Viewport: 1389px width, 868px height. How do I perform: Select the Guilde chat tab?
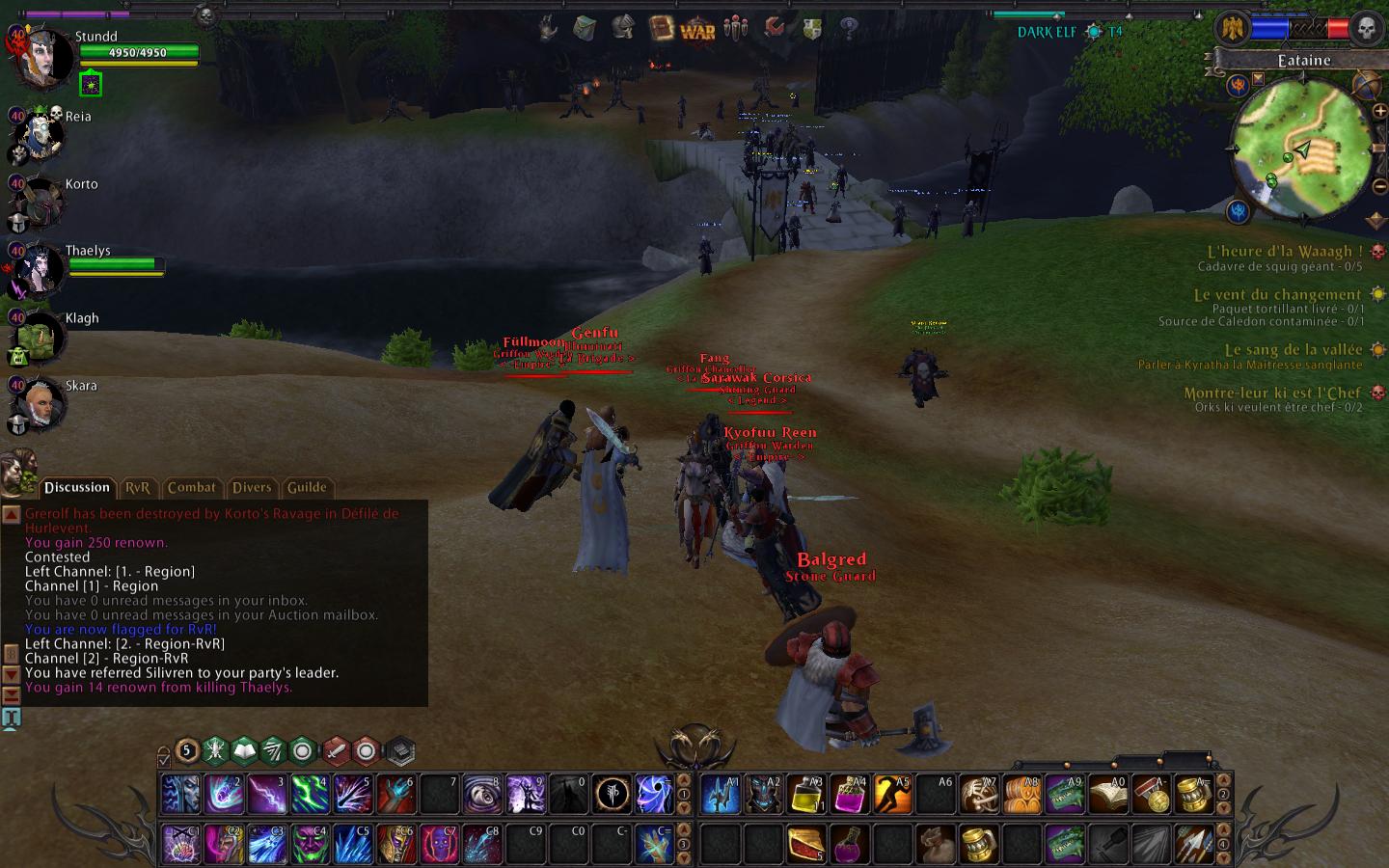(x=307, y=488)
